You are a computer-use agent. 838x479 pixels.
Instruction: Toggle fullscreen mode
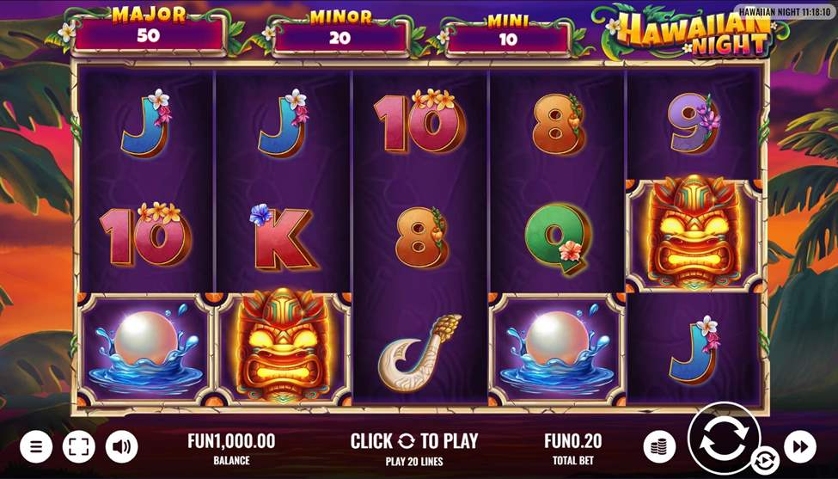(78, 446)
